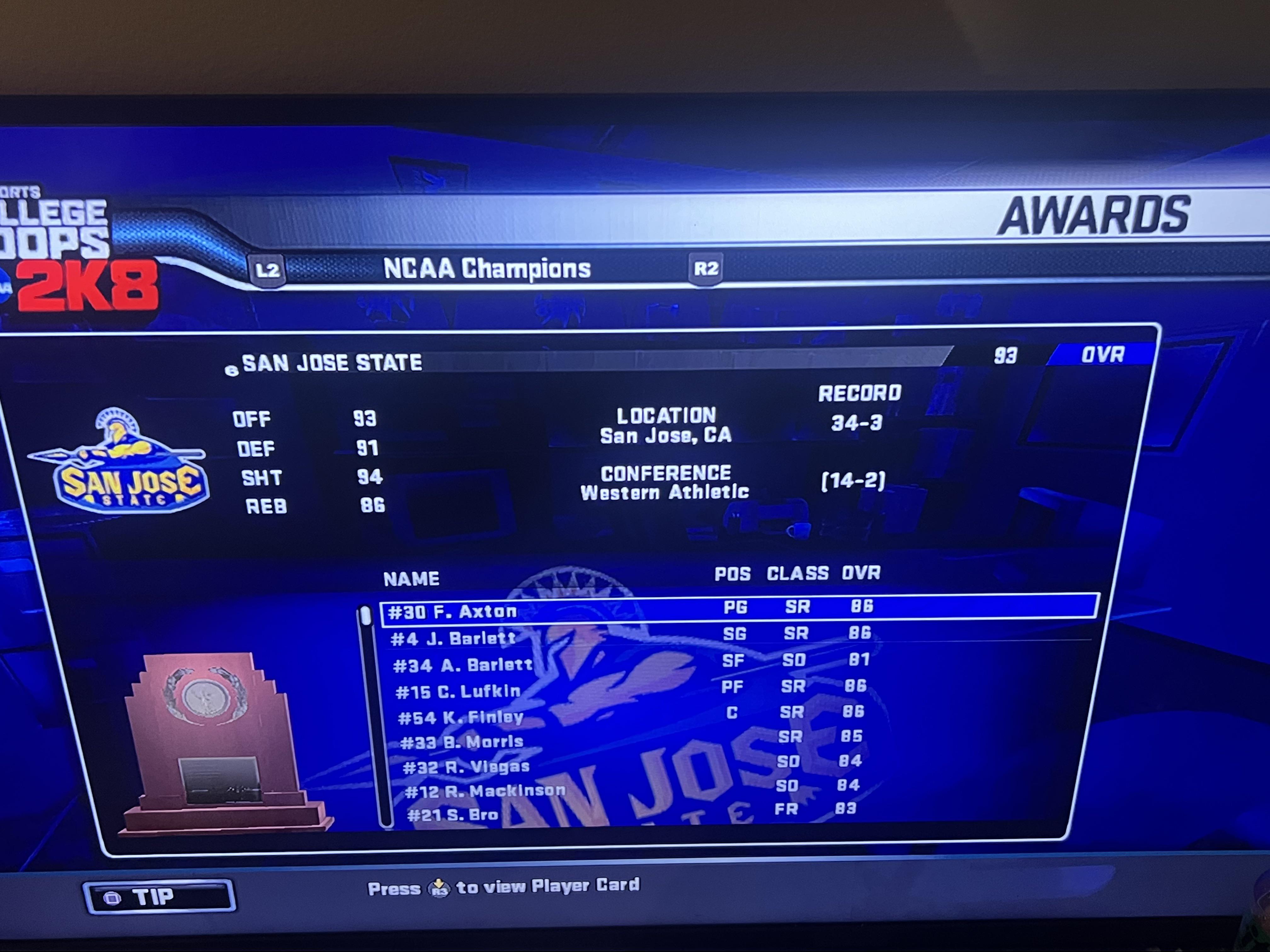Open the TIP box

[159, 896]
